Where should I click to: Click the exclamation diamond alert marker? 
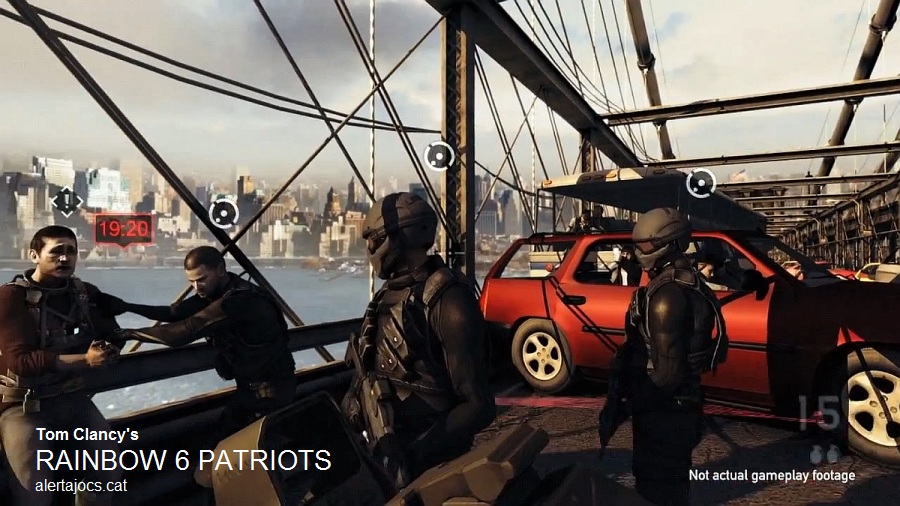point(67,200)
